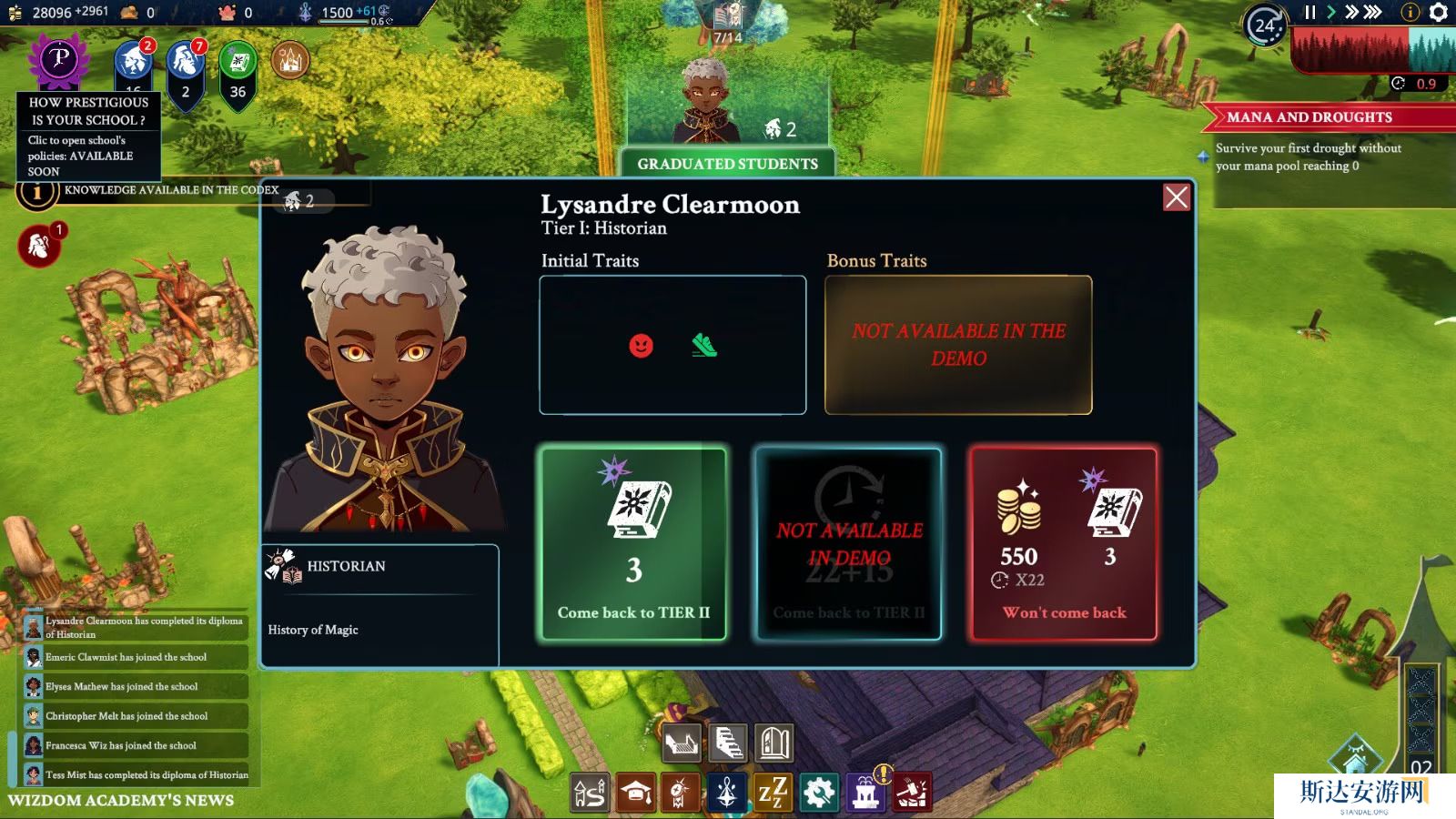The height and width of the screenshot is (819, 1456).
Task: Select the hammer demolish tool
Action: 912,794
